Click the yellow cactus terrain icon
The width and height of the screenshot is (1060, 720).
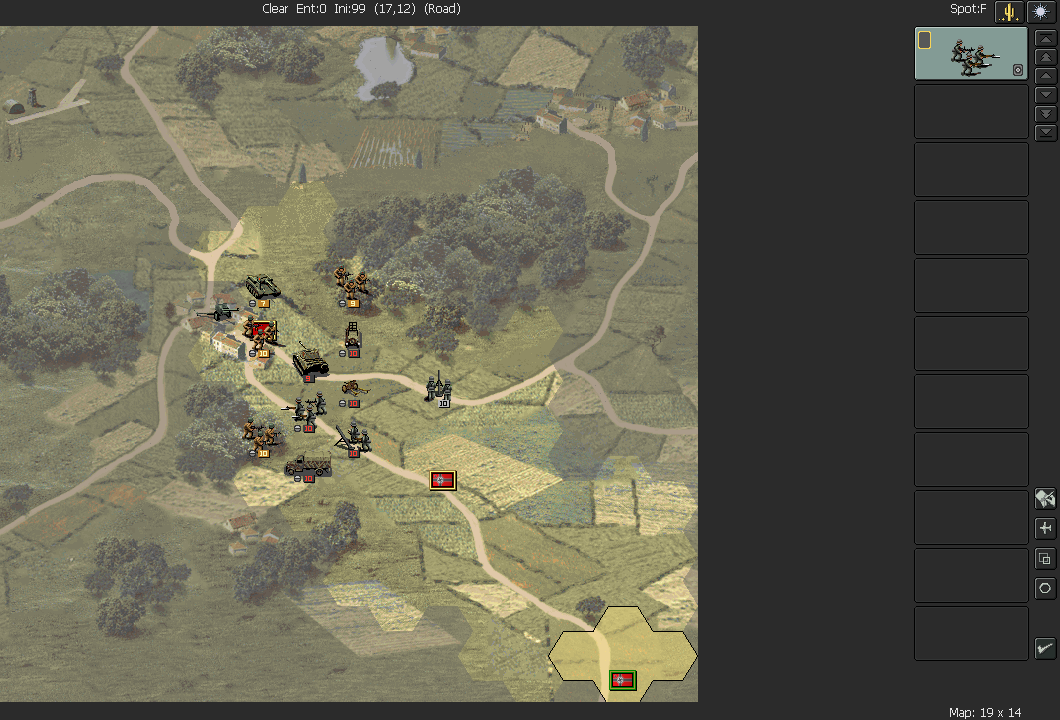pos(1009,11)
